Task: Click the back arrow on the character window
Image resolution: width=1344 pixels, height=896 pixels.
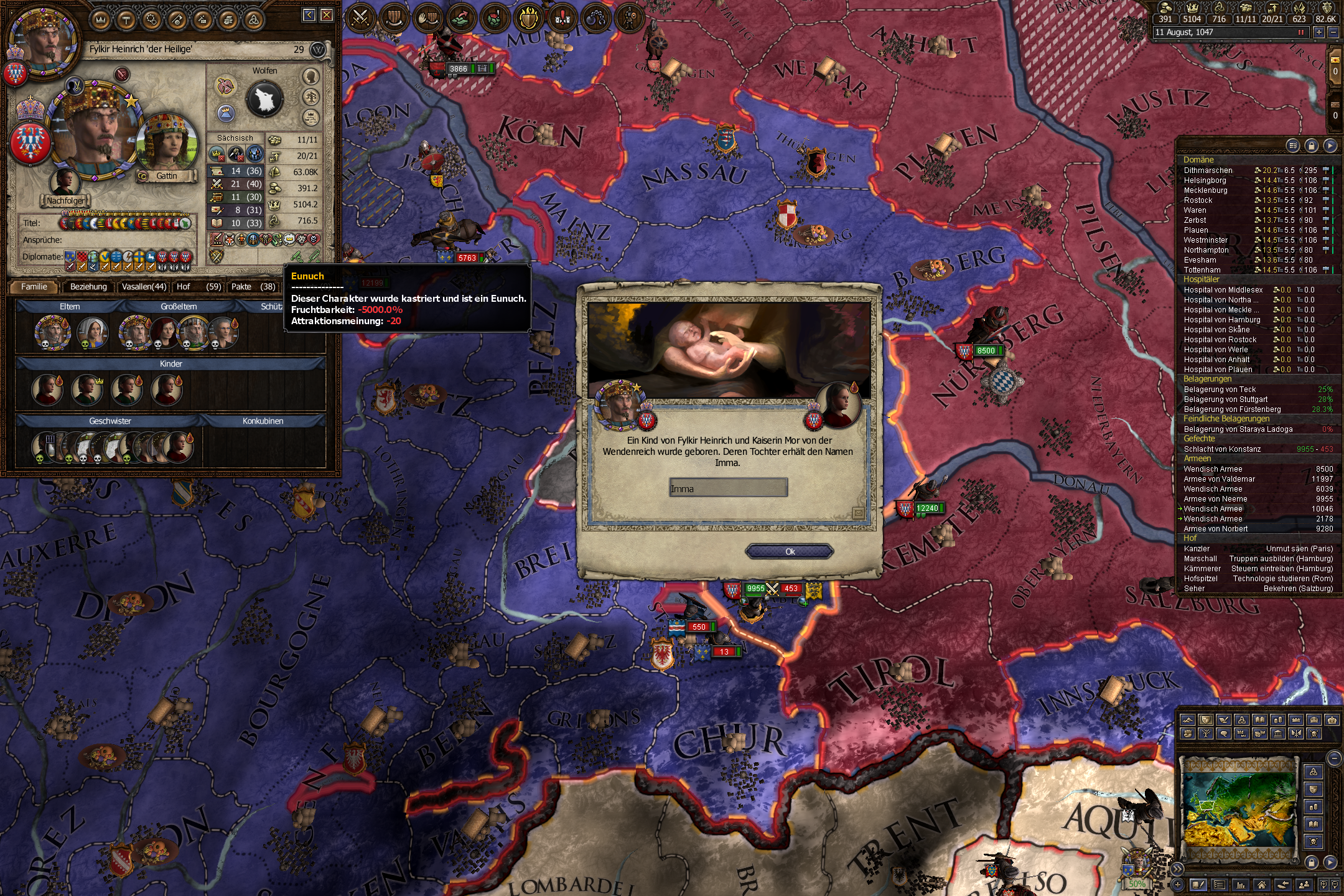Action: 309,15
